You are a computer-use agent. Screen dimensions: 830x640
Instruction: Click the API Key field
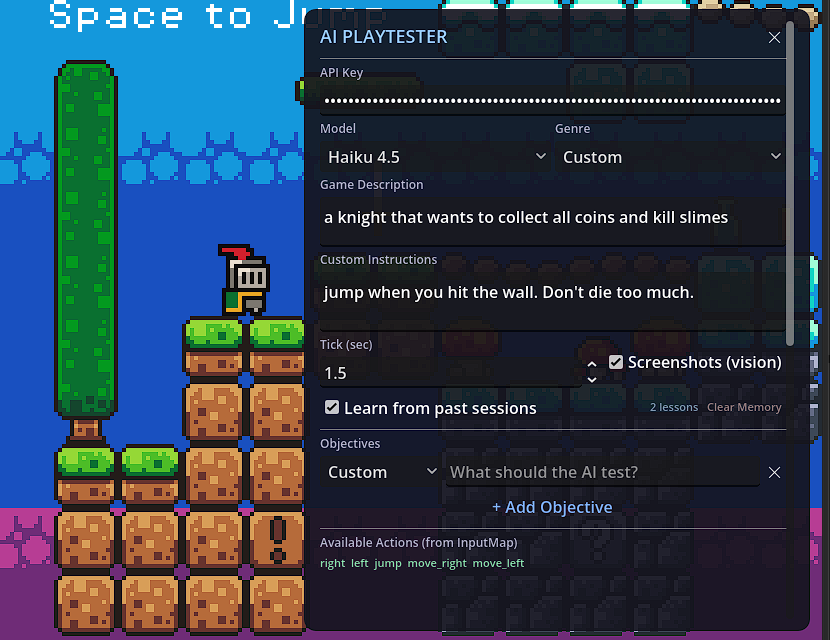(552, 100)
